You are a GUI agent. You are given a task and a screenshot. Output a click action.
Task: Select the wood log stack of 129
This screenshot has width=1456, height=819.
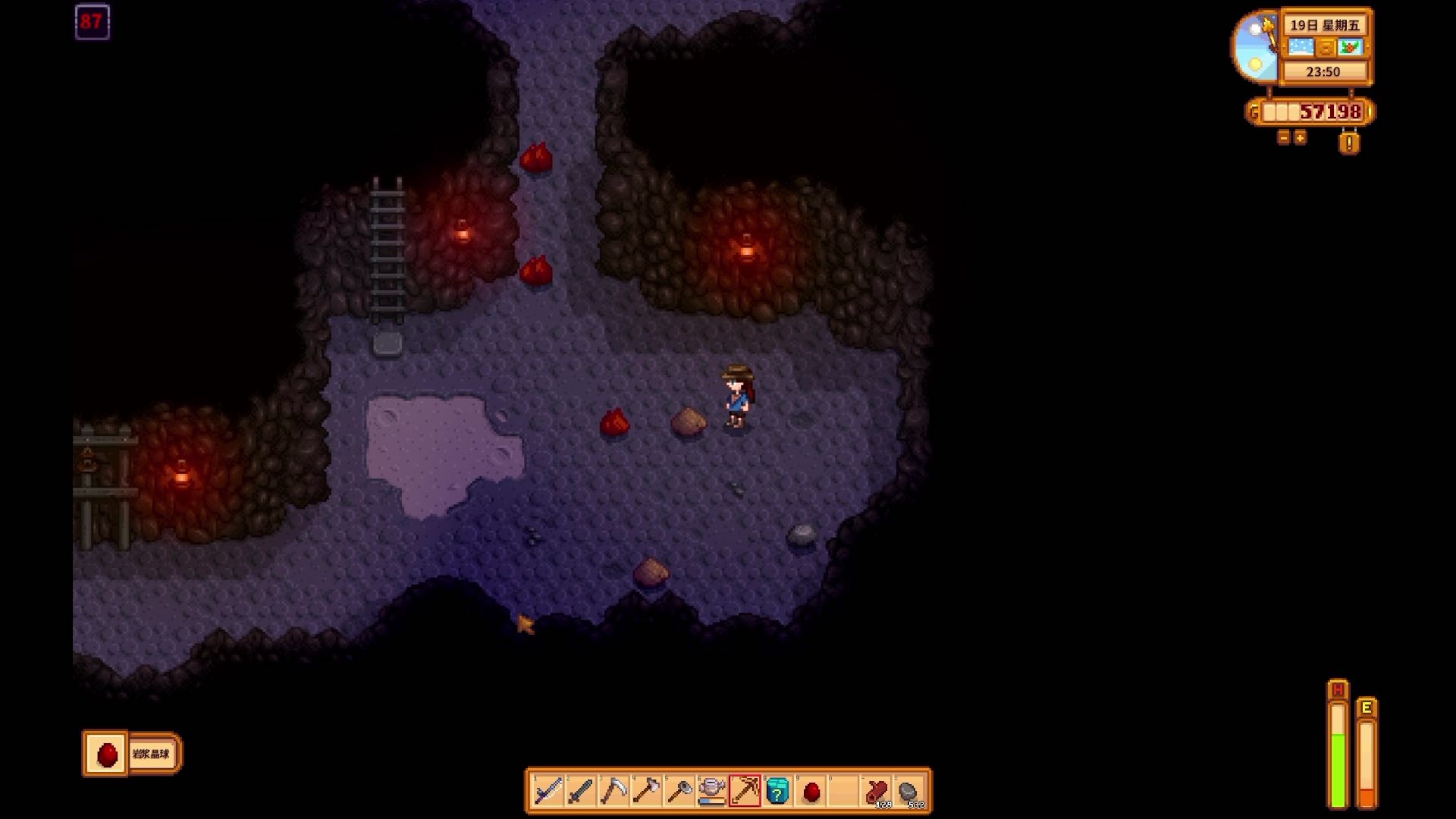[x=877, y=792]
